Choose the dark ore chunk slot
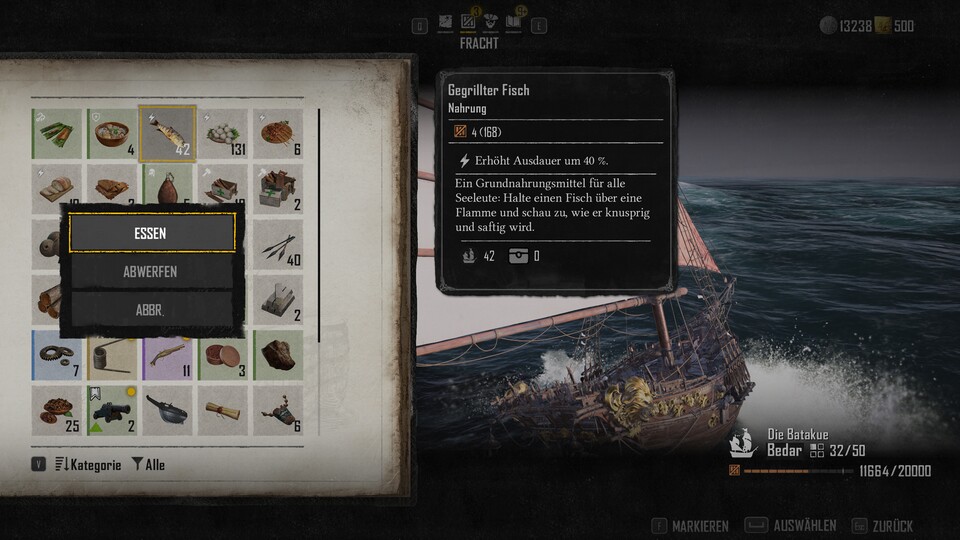The height and width of the screenshot is (540, 960). (277, 355)
